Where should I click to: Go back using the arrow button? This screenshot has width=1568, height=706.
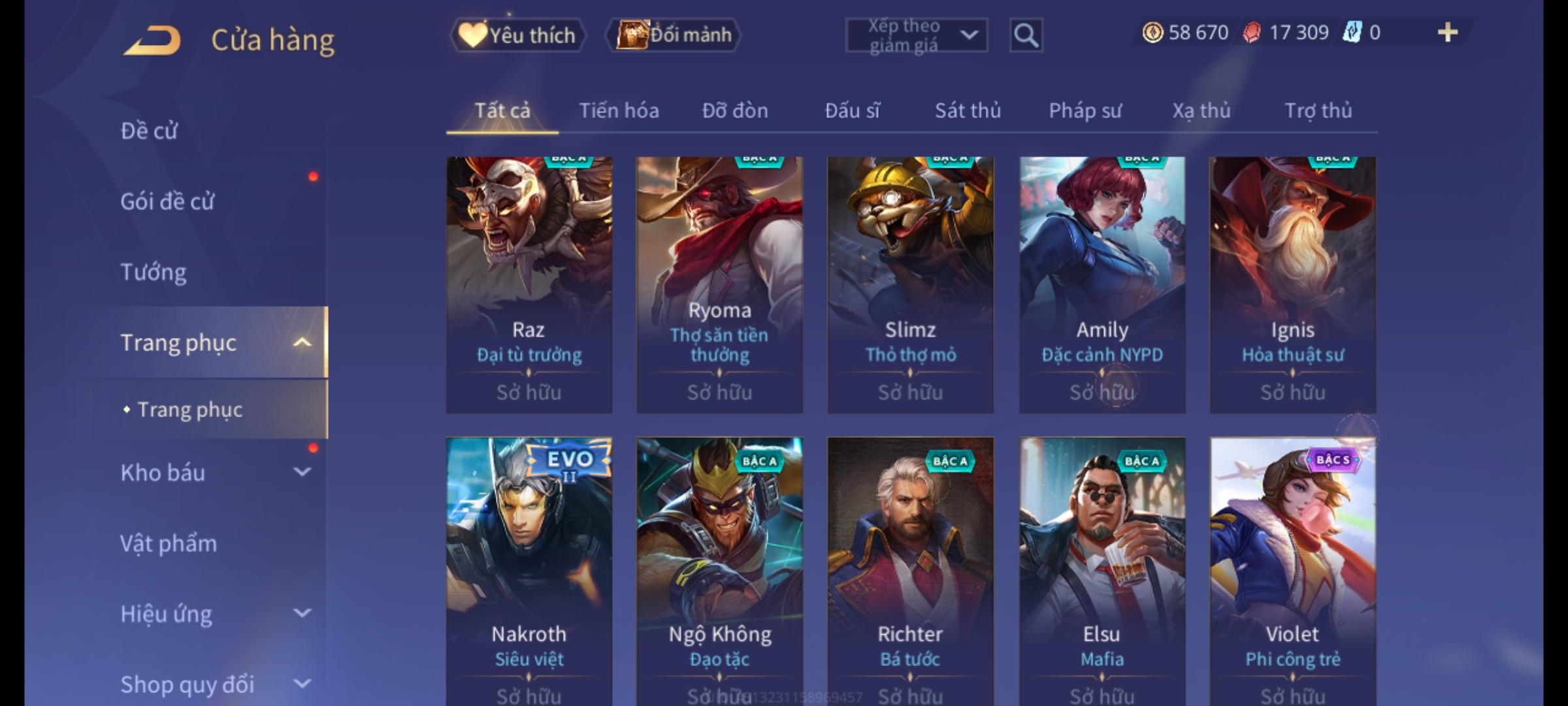click(152, 41)
